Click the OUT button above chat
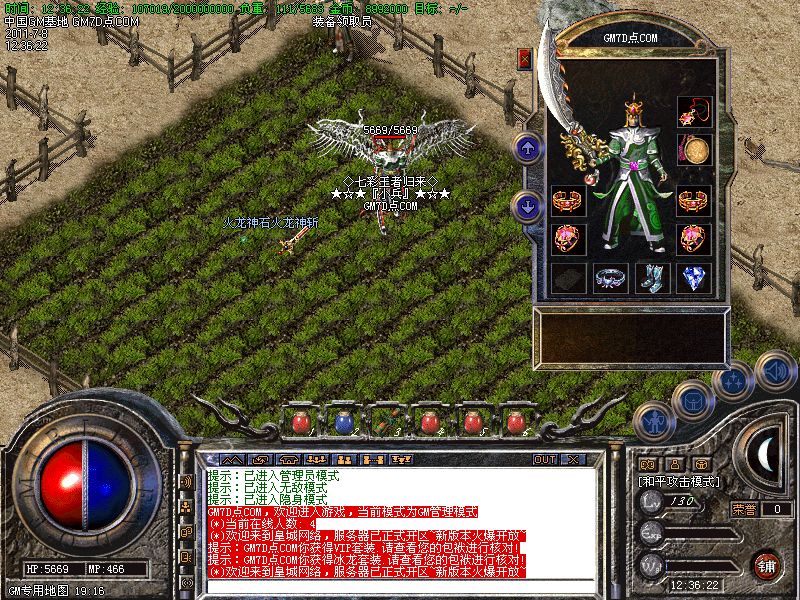 [x=544, y=460]
